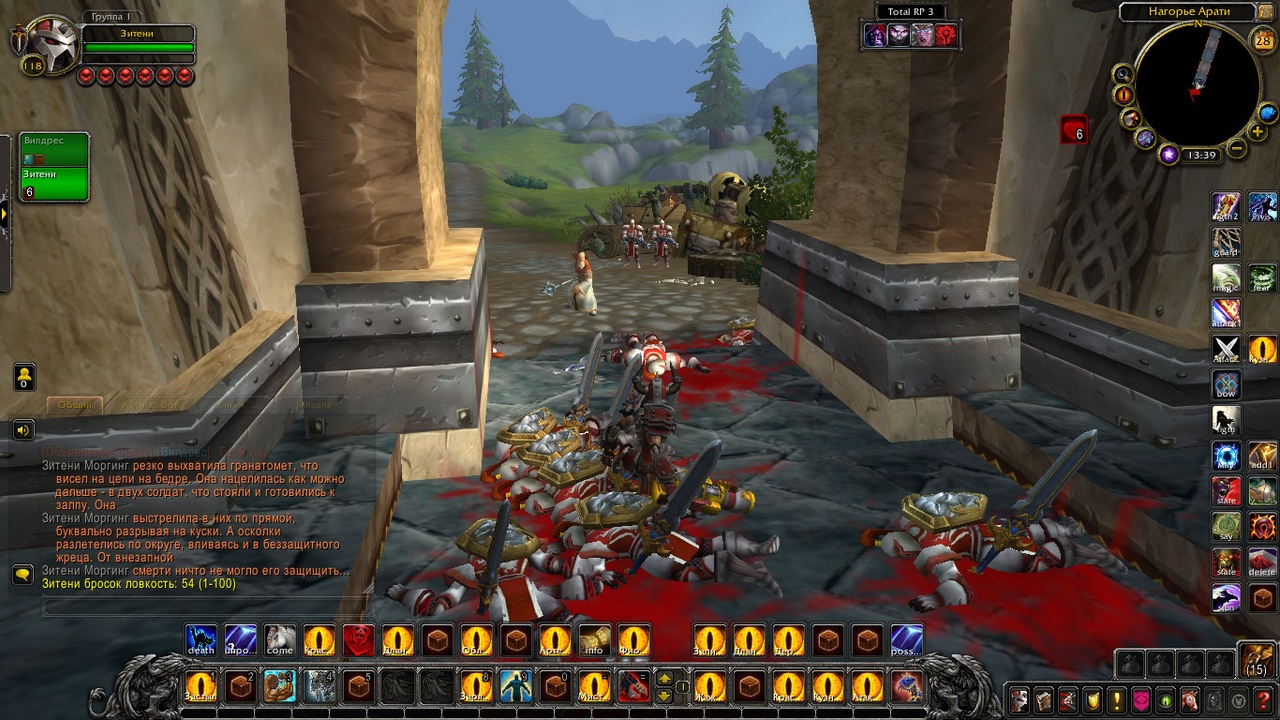Image resolution: width=1280 pixels, height=720 pixels.
Task: Activate the blue glowing figure ability in slot 9
Action: 515,686
